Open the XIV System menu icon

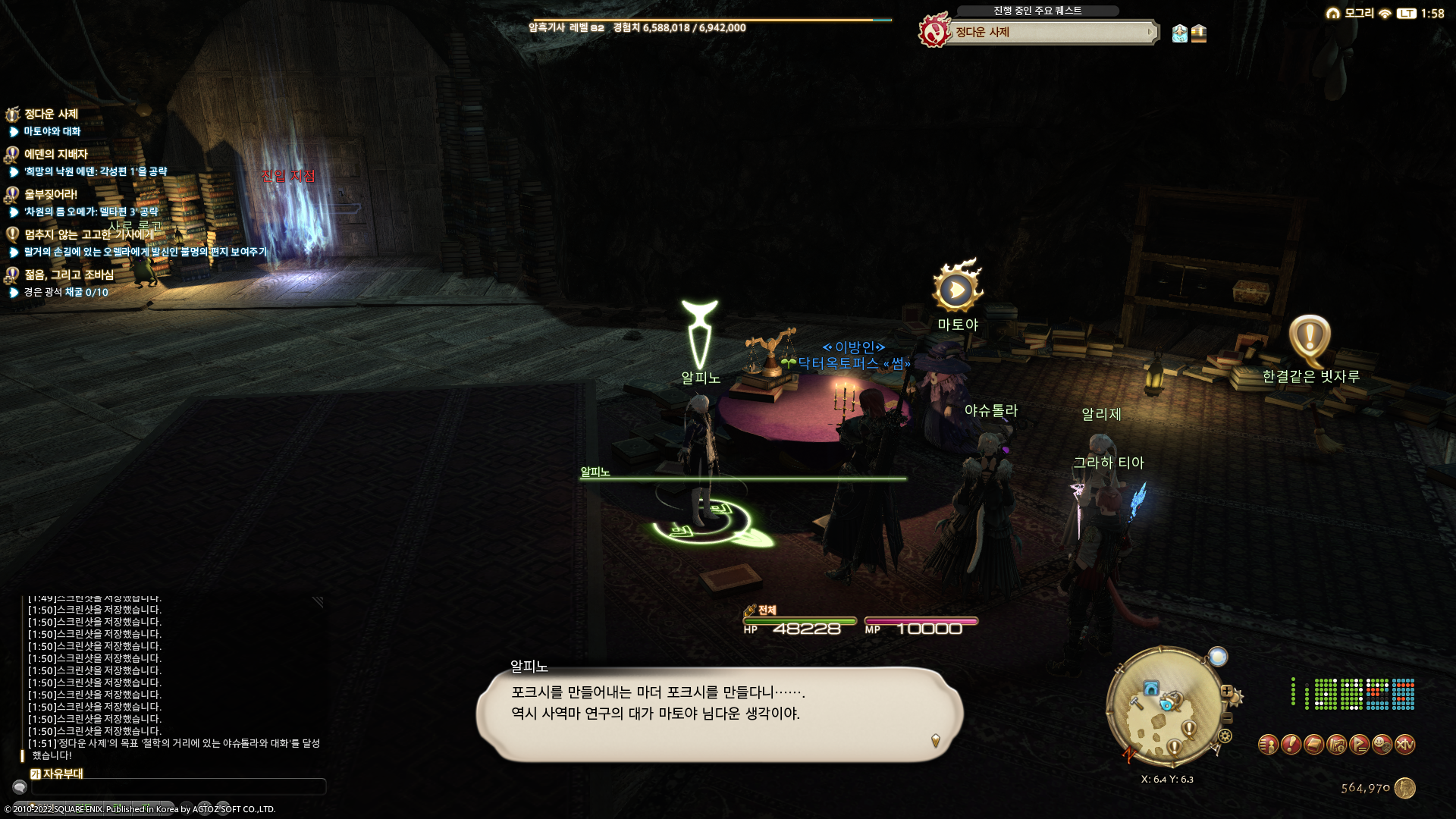coord(1404,745)
